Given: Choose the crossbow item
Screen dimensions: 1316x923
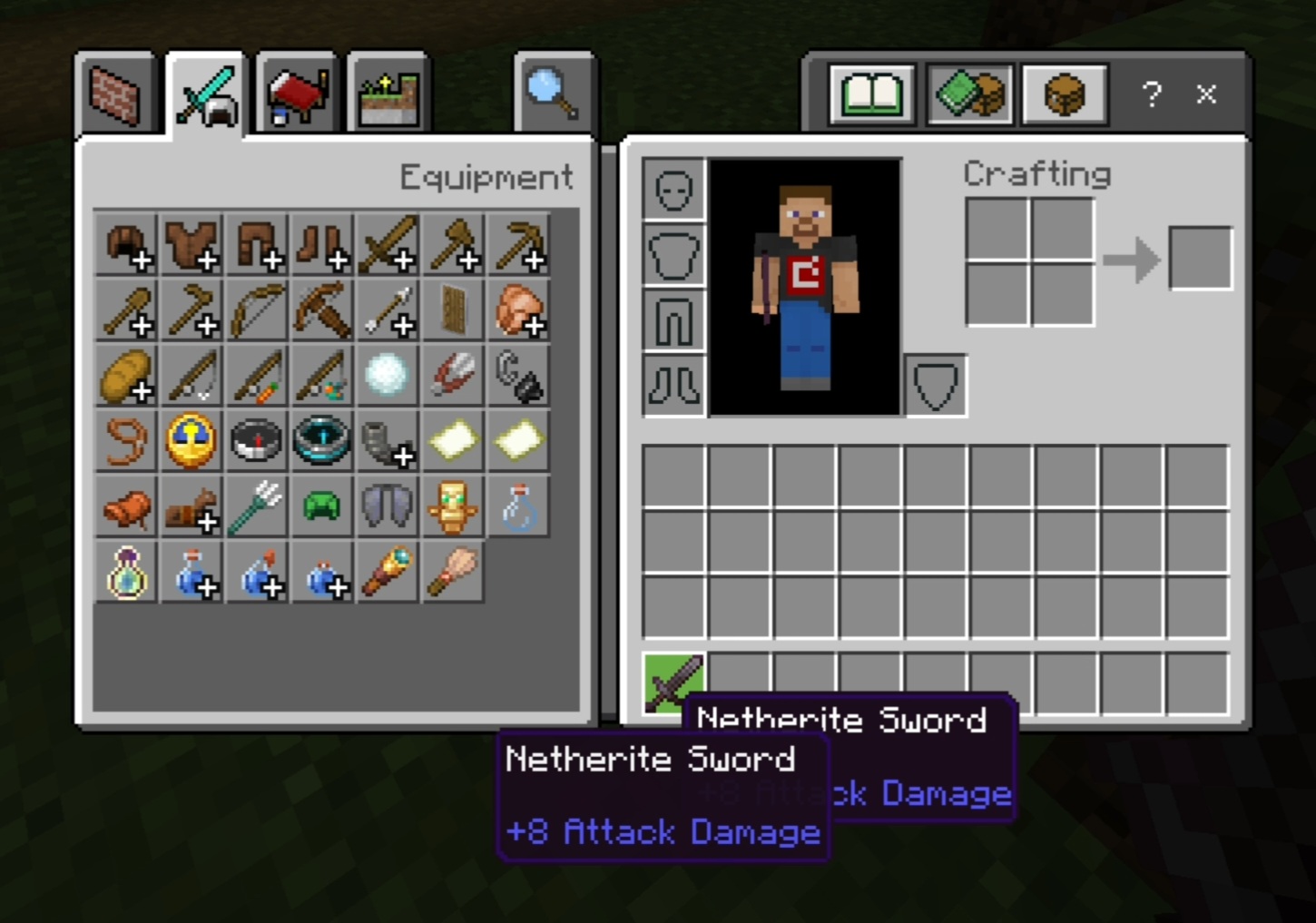Looking at the screenshot, I should [x=322, y=310].
